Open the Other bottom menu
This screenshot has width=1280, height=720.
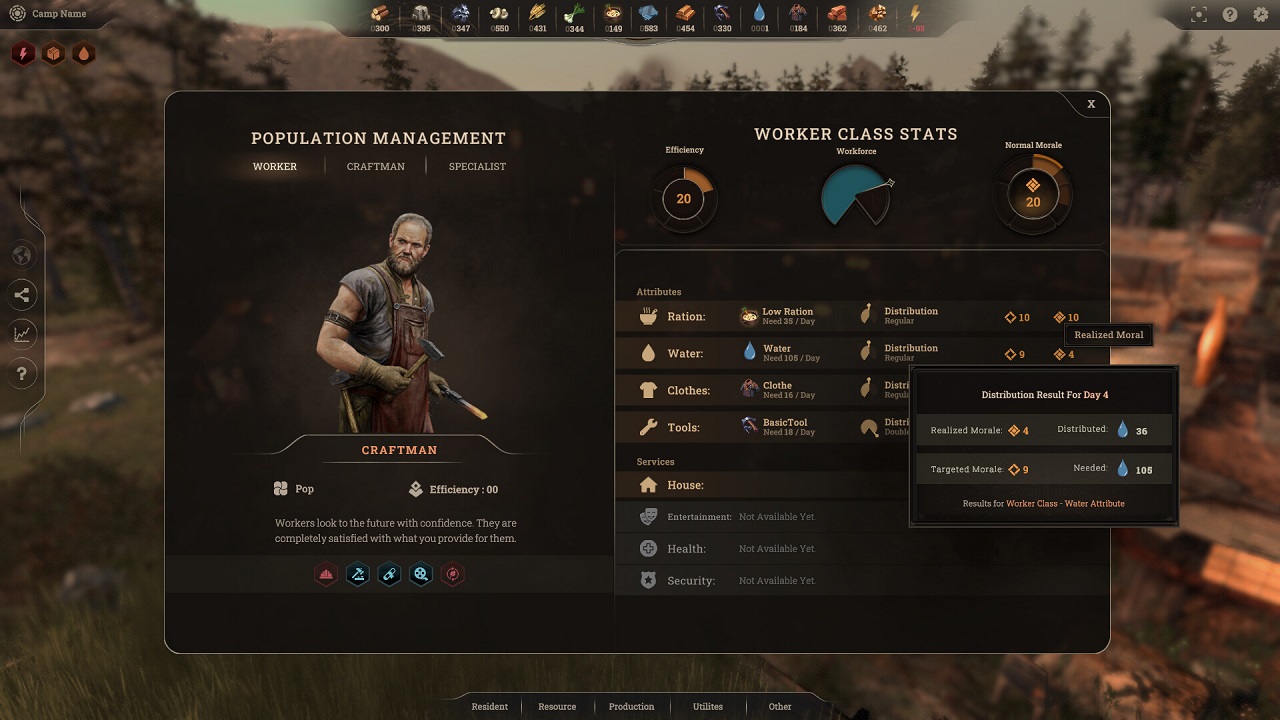(x=780, y=706)
